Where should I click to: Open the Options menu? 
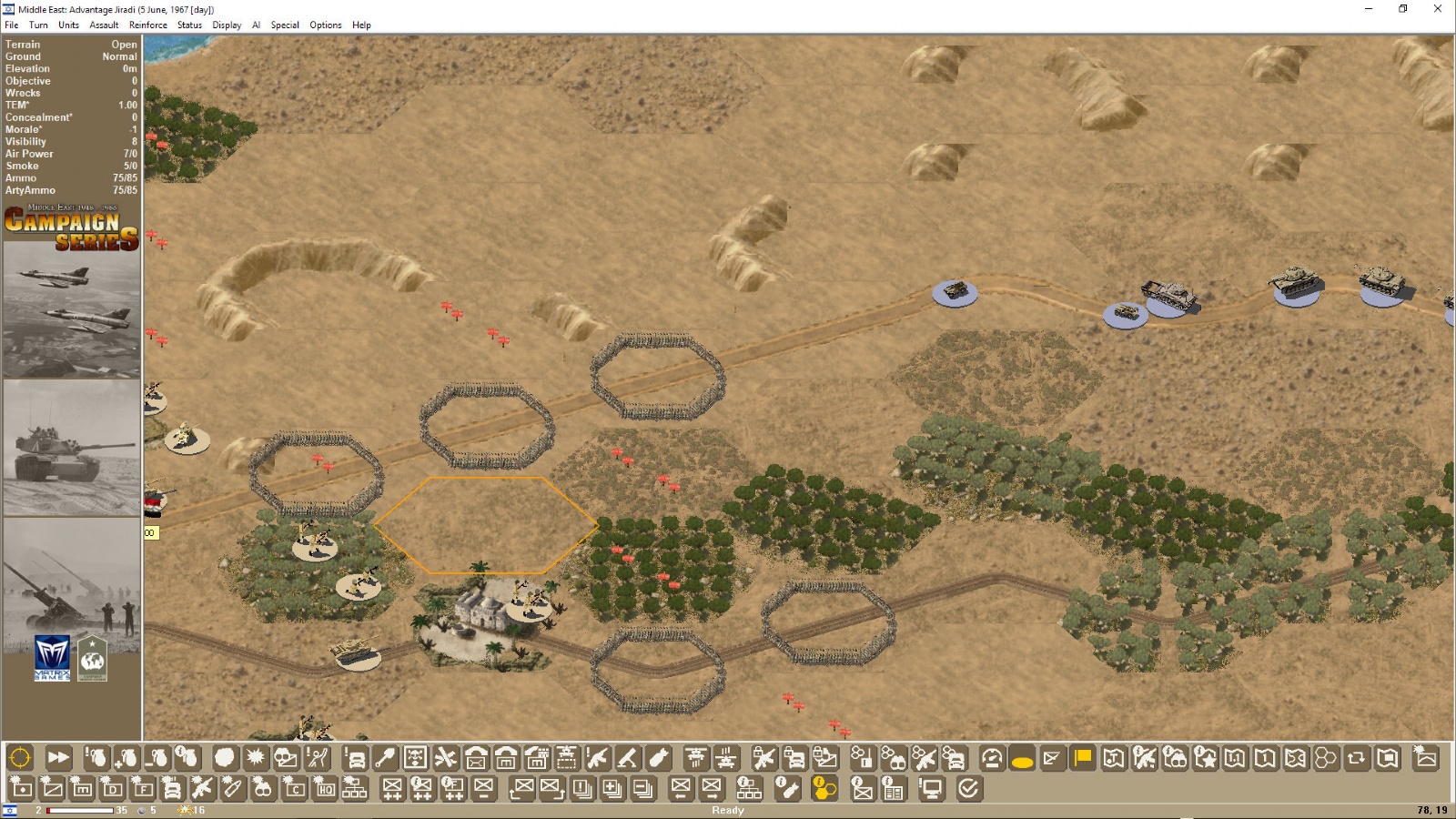pos(325,25)
